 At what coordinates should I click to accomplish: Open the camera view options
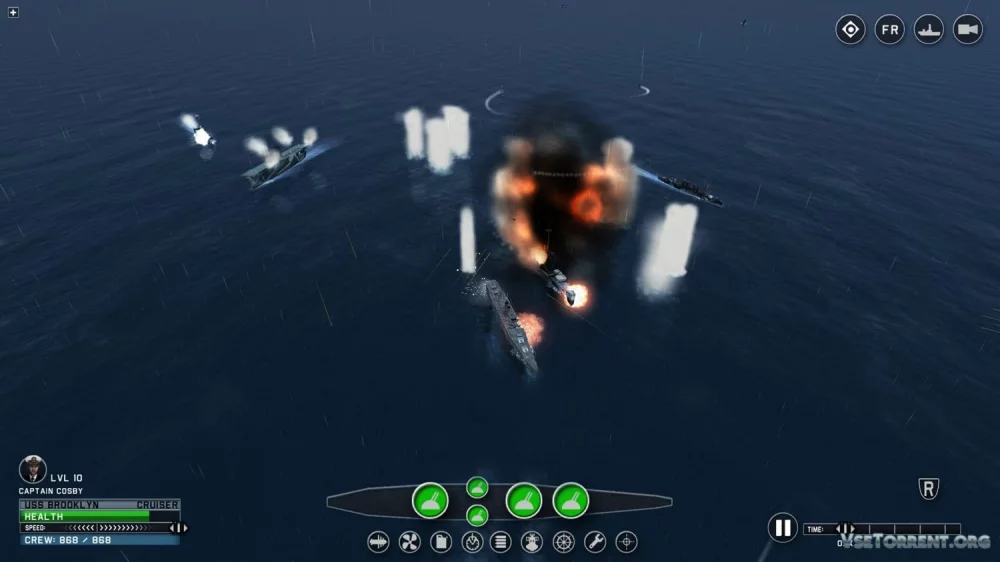tap(967, 29)
